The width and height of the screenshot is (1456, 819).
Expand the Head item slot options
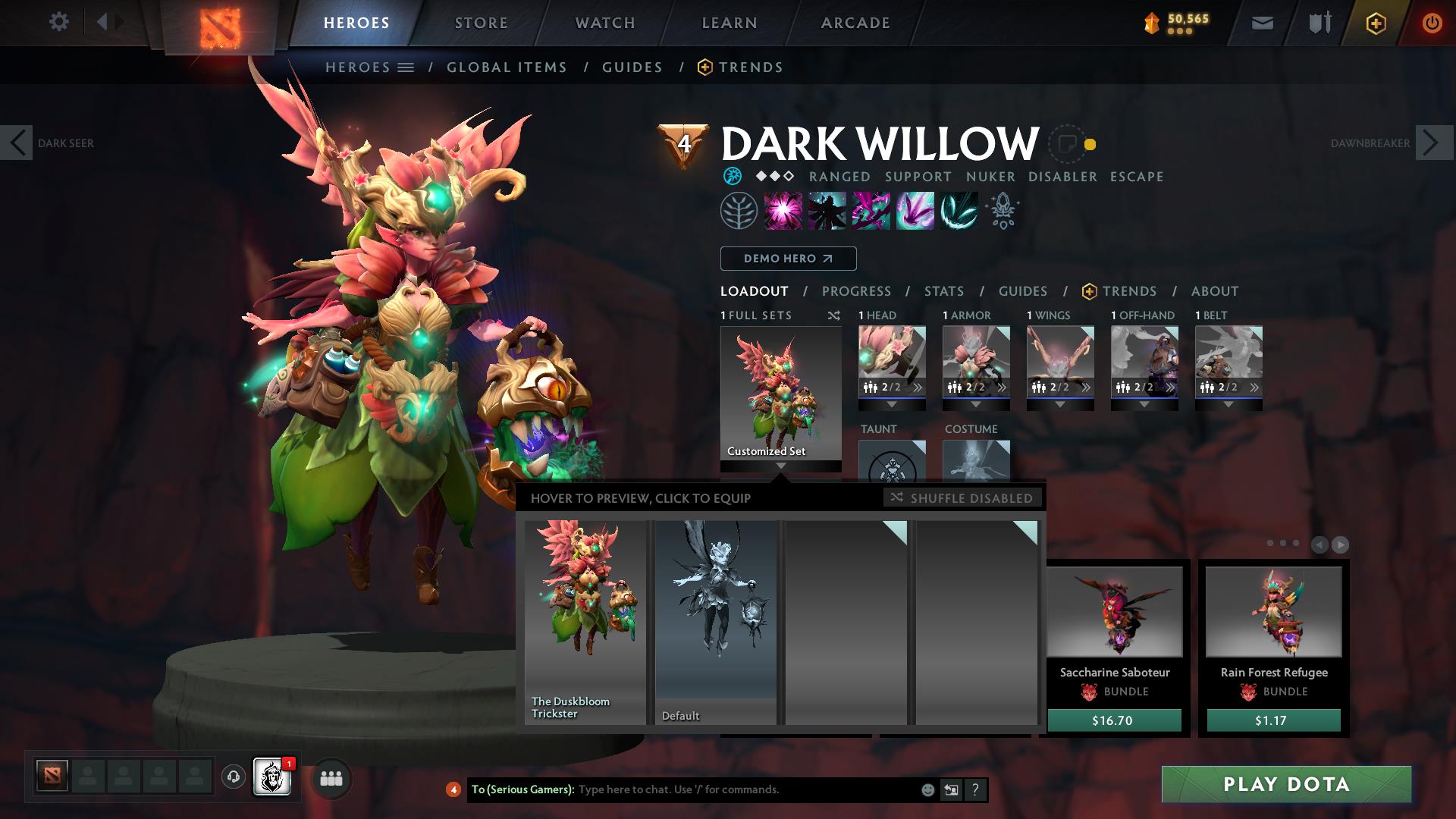click(891, 405)
